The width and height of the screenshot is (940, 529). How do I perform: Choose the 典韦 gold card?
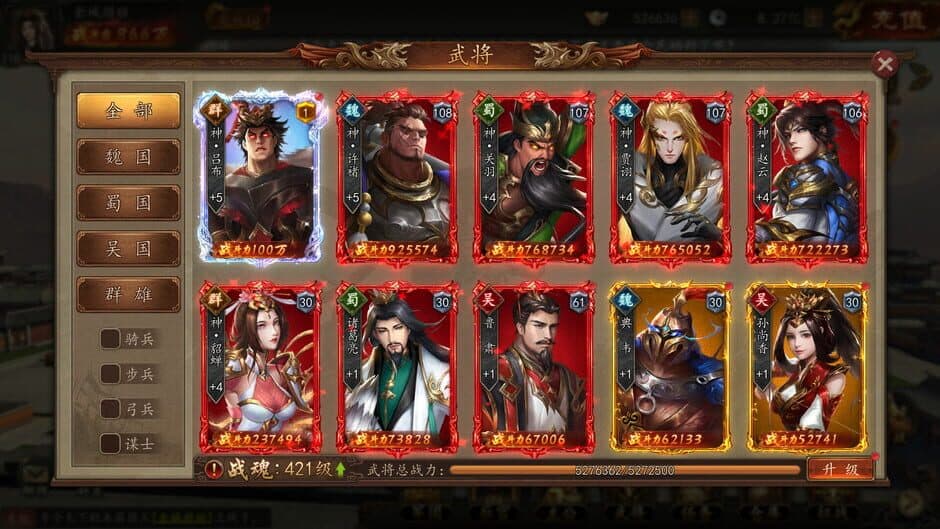coord(670,367)
